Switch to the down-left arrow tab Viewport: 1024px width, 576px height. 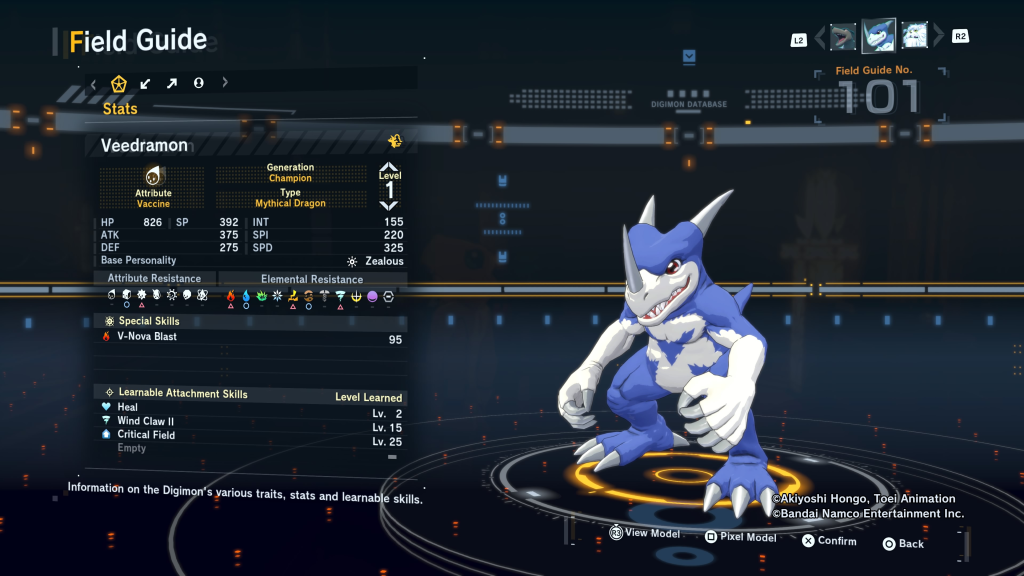tap(146, 83)
